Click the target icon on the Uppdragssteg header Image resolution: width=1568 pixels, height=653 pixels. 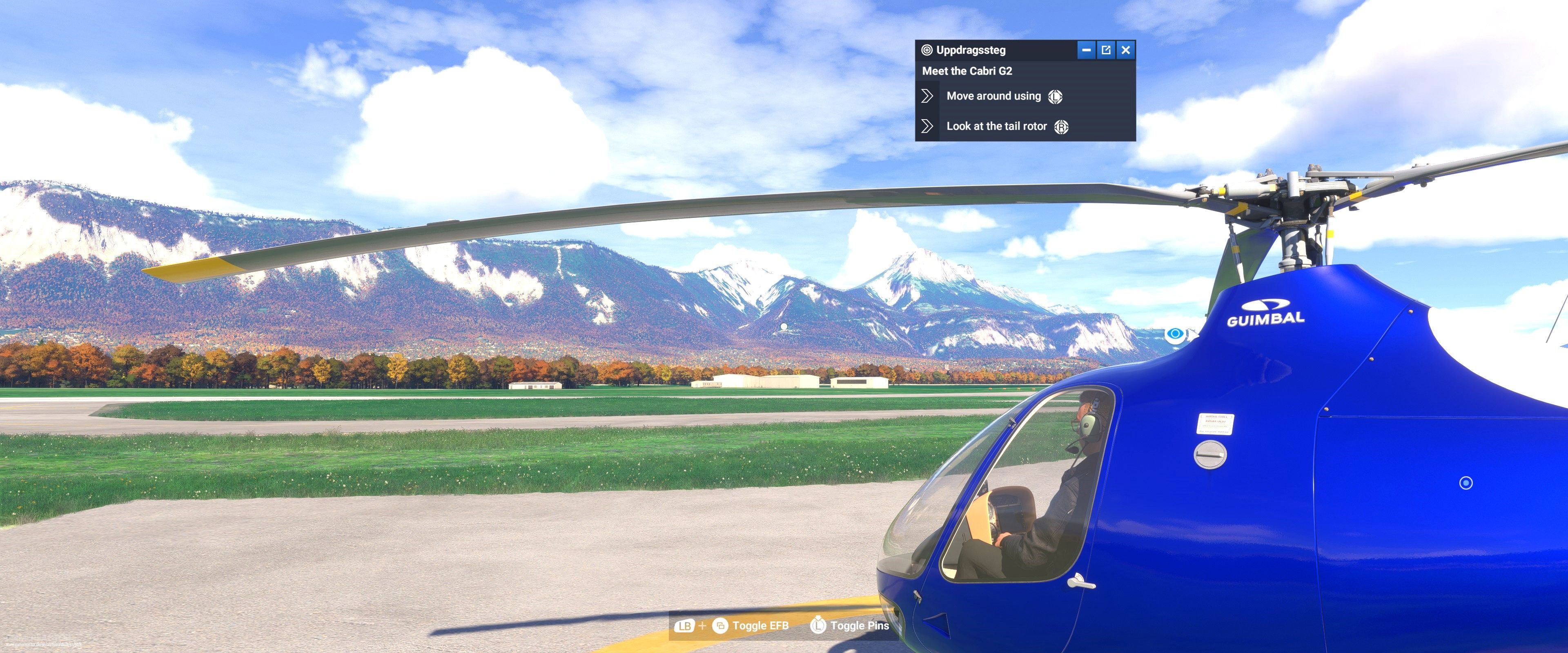(928, 50)
